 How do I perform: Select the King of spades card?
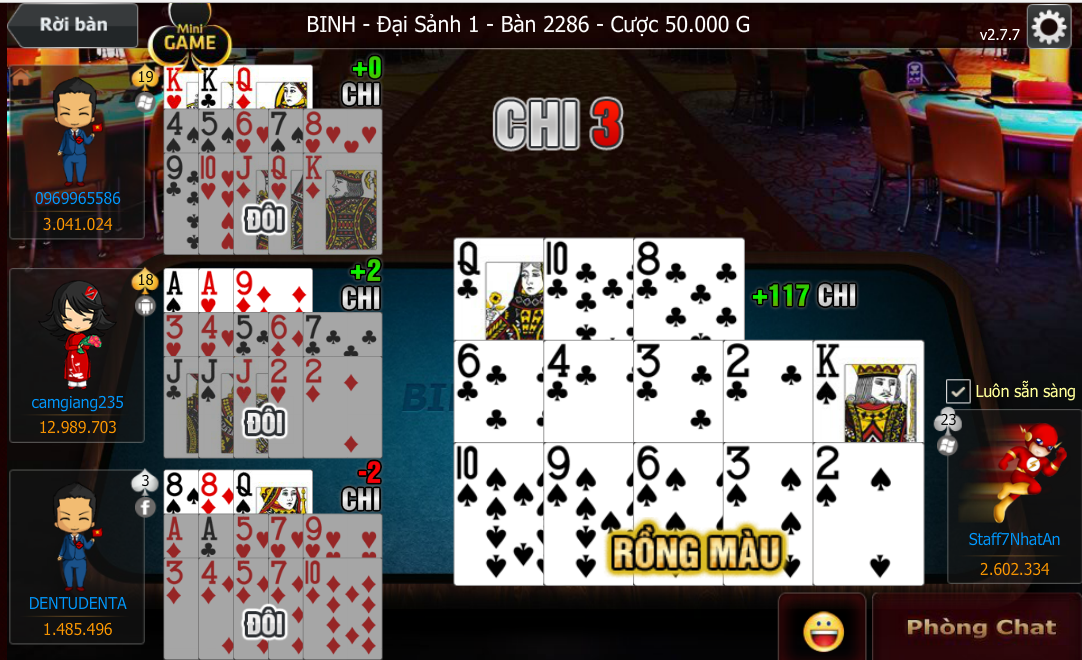pyautogui.click(x=867, y=391)
